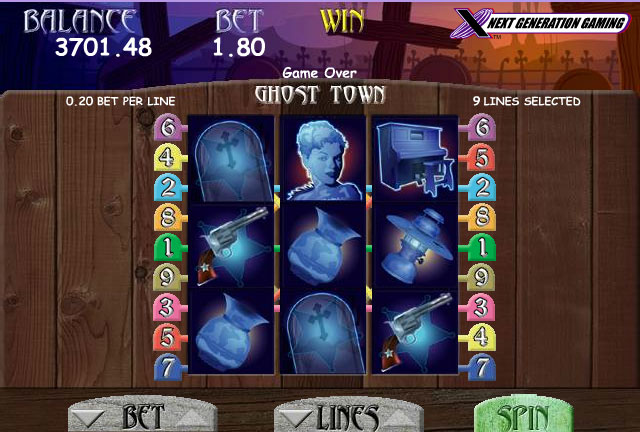Change the wager using the BET button
The width and height of the screenshot is (640, 432).
tap(132, 417)
